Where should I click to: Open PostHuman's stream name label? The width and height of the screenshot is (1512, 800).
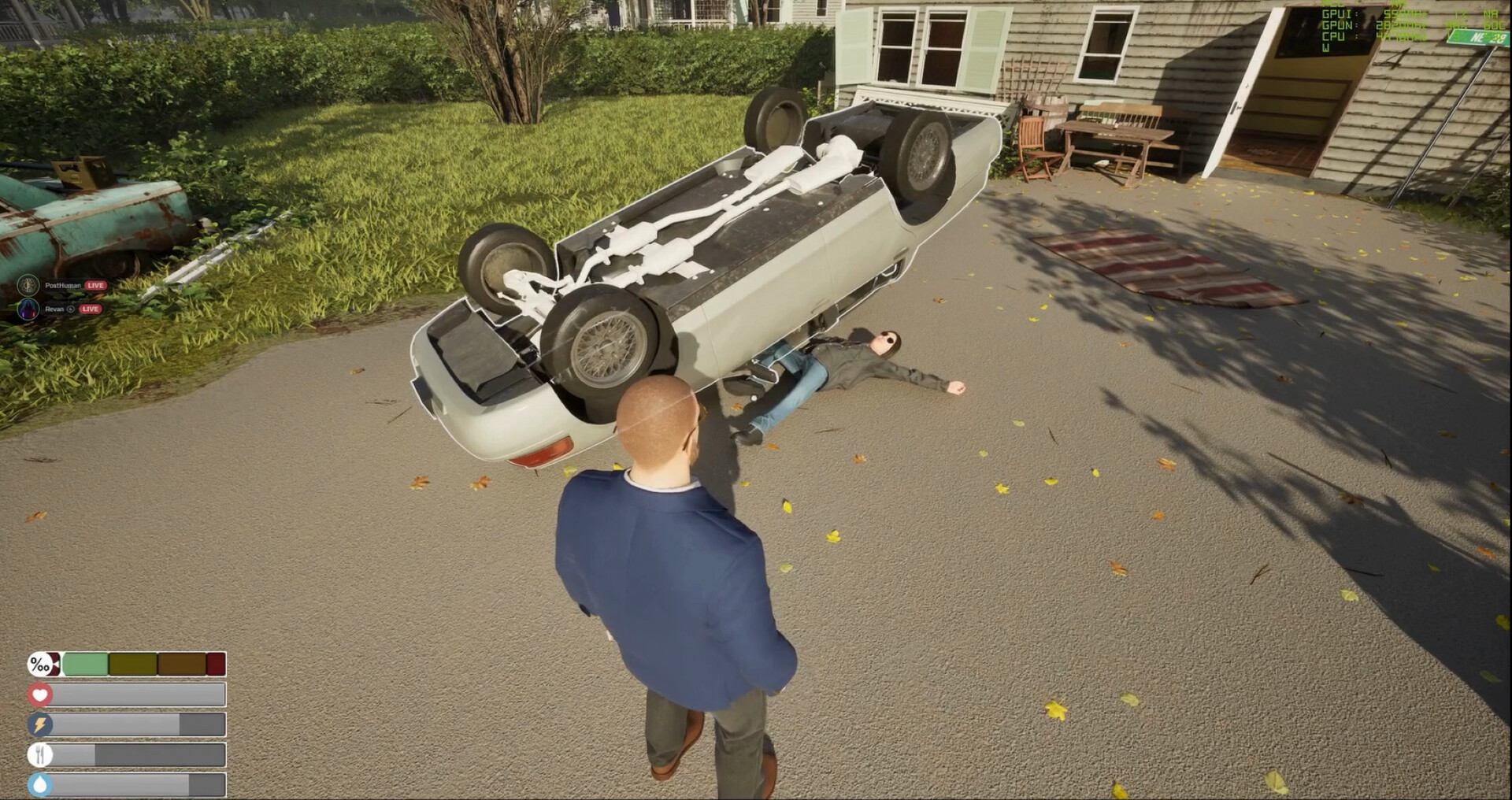point(63,285)
